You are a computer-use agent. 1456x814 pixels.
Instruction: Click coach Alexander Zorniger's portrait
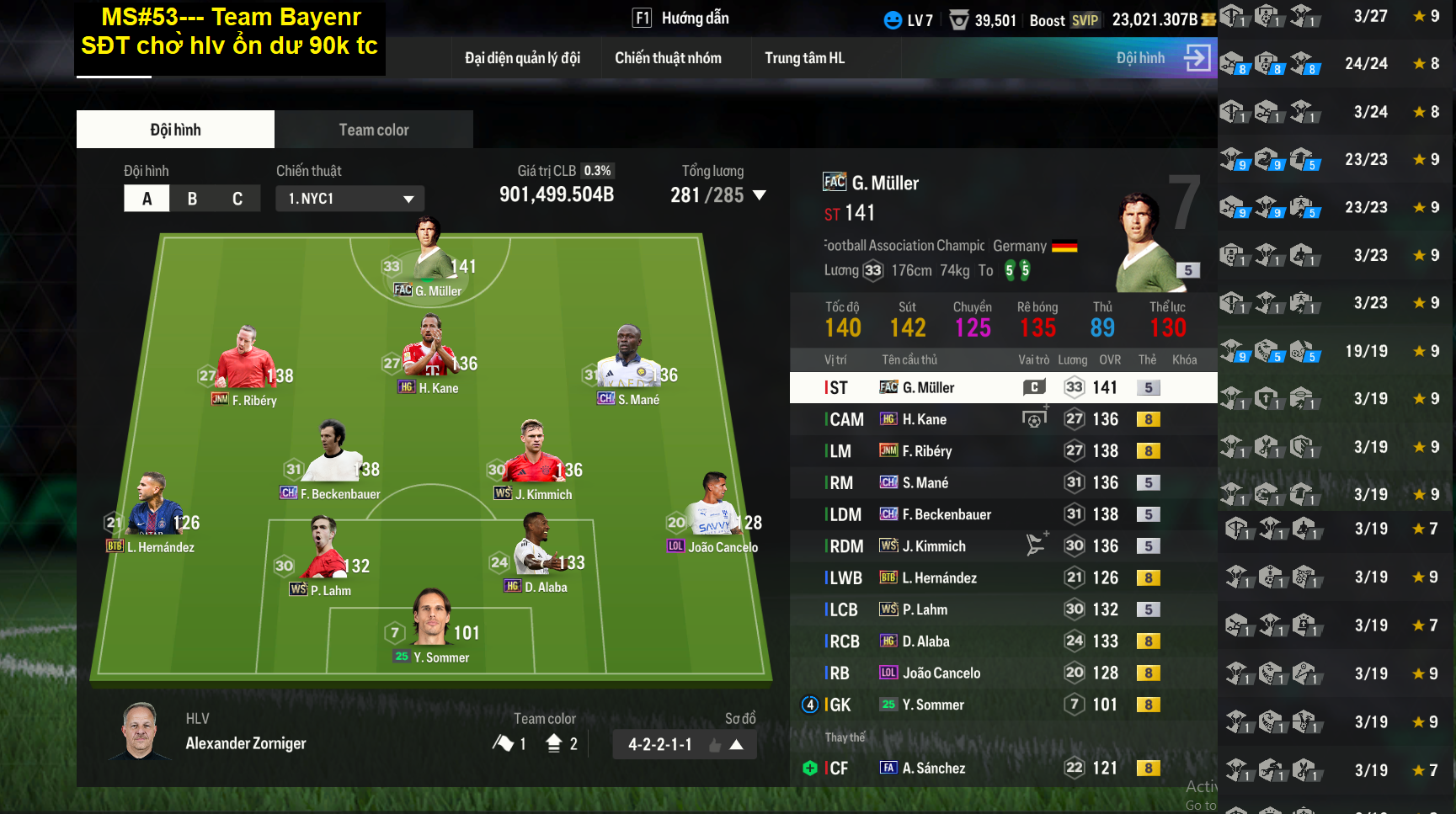click(x=139, y=731)
